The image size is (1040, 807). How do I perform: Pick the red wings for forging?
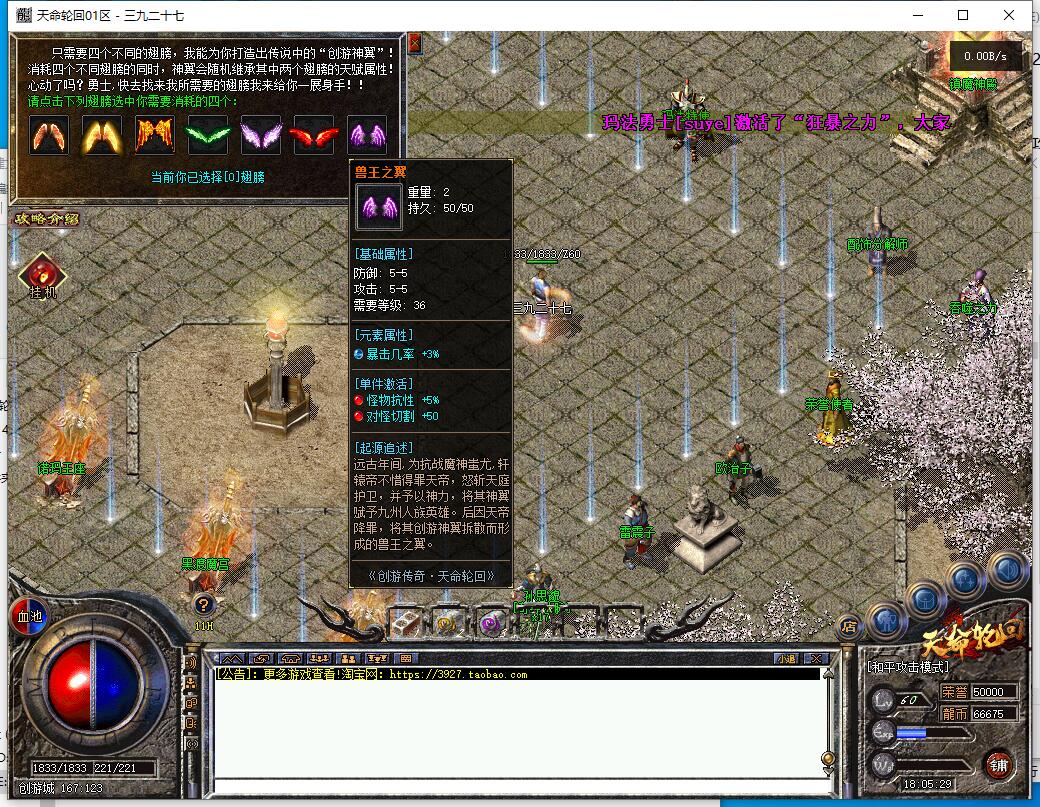point(313,135)
